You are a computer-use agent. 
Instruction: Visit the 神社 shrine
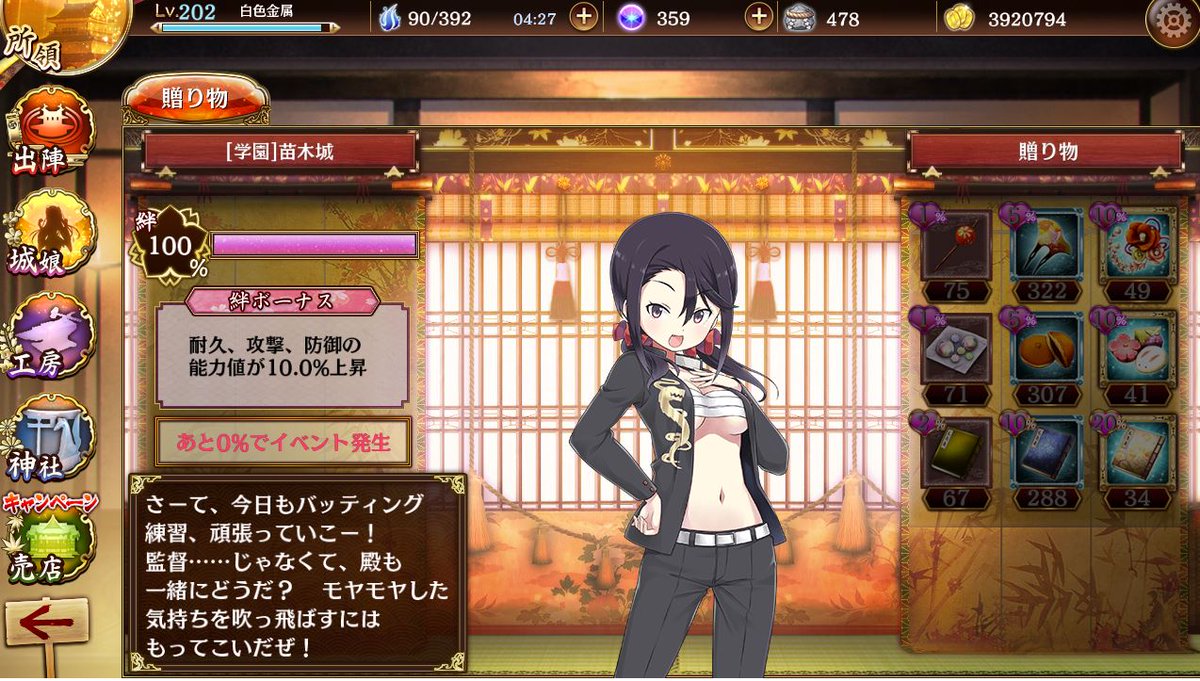click(x=50, y=440)
